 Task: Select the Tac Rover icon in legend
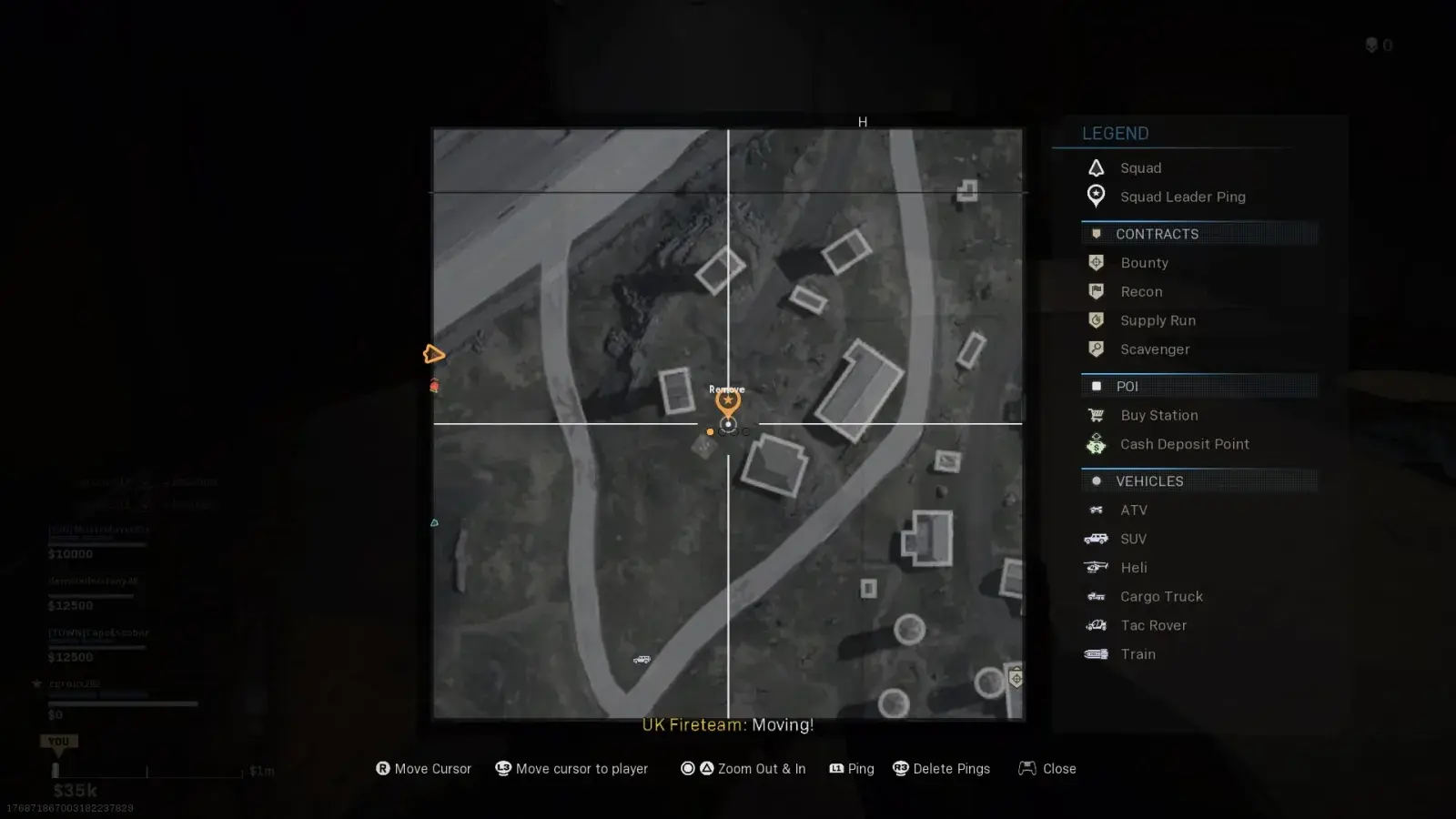pos(1097,625)
